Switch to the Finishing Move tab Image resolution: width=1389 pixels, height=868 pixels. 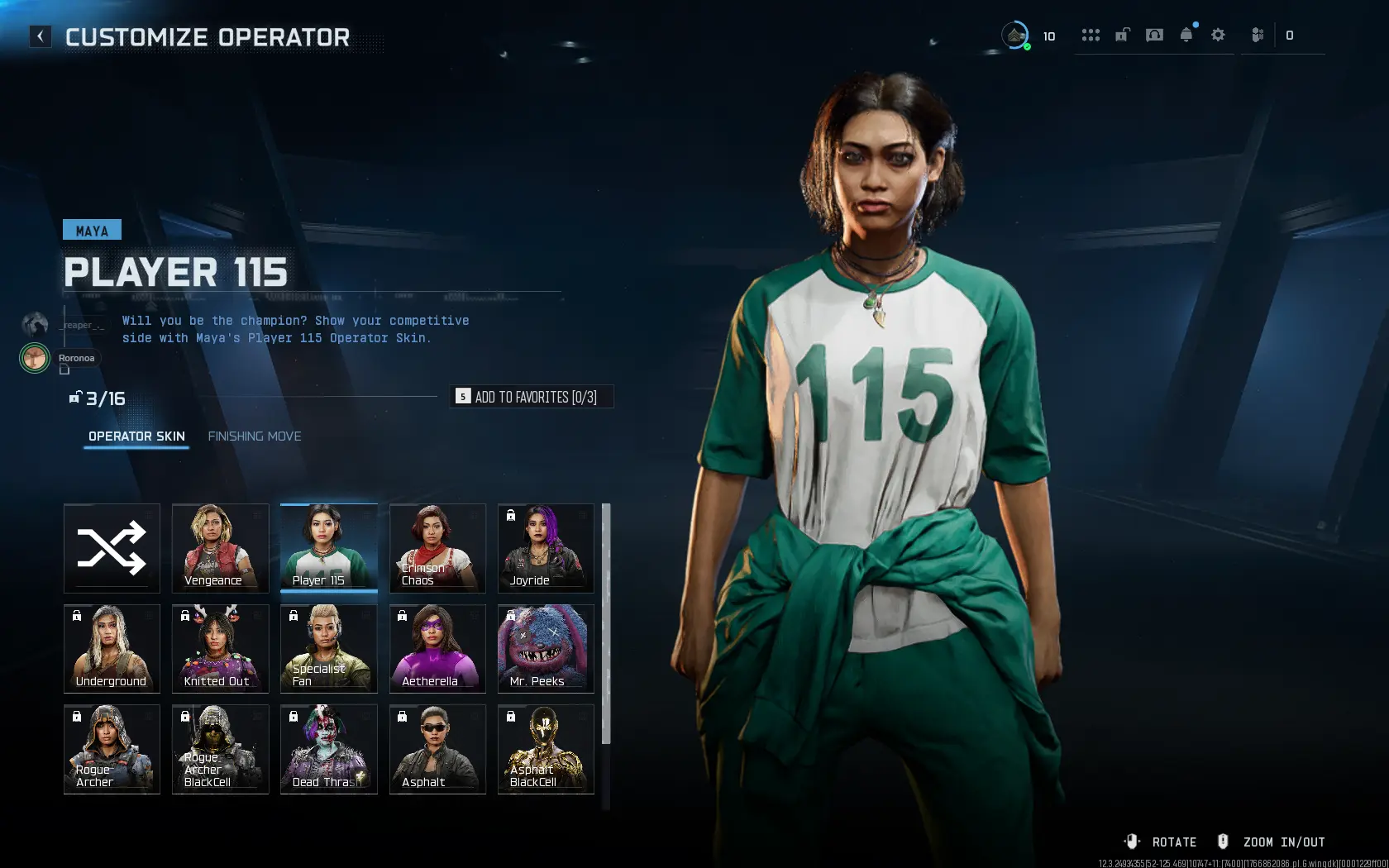tap(255, 436)
